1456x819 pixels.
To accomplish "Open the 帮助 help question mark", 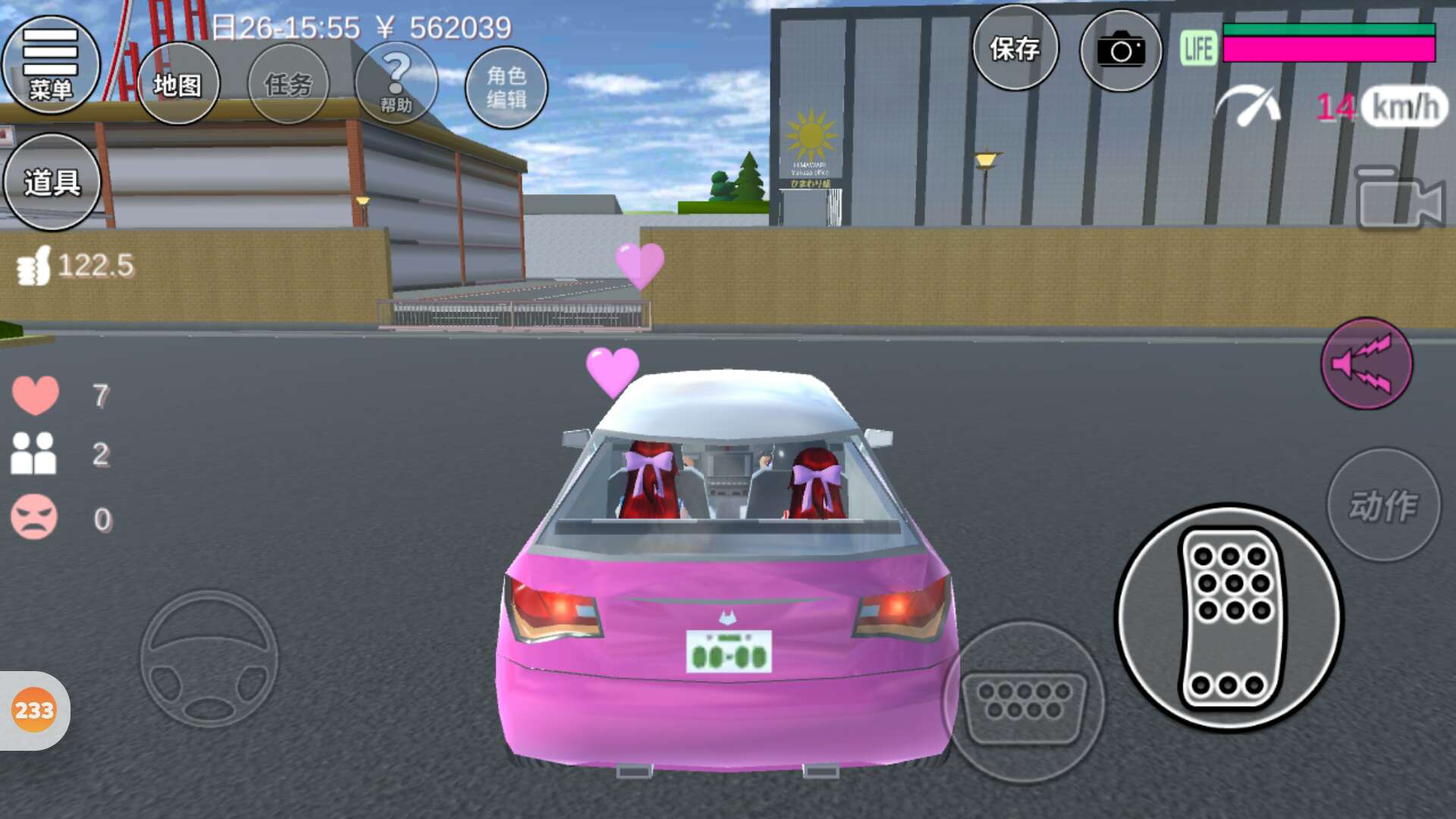I will pyautogui.click(x=396, y=83).
